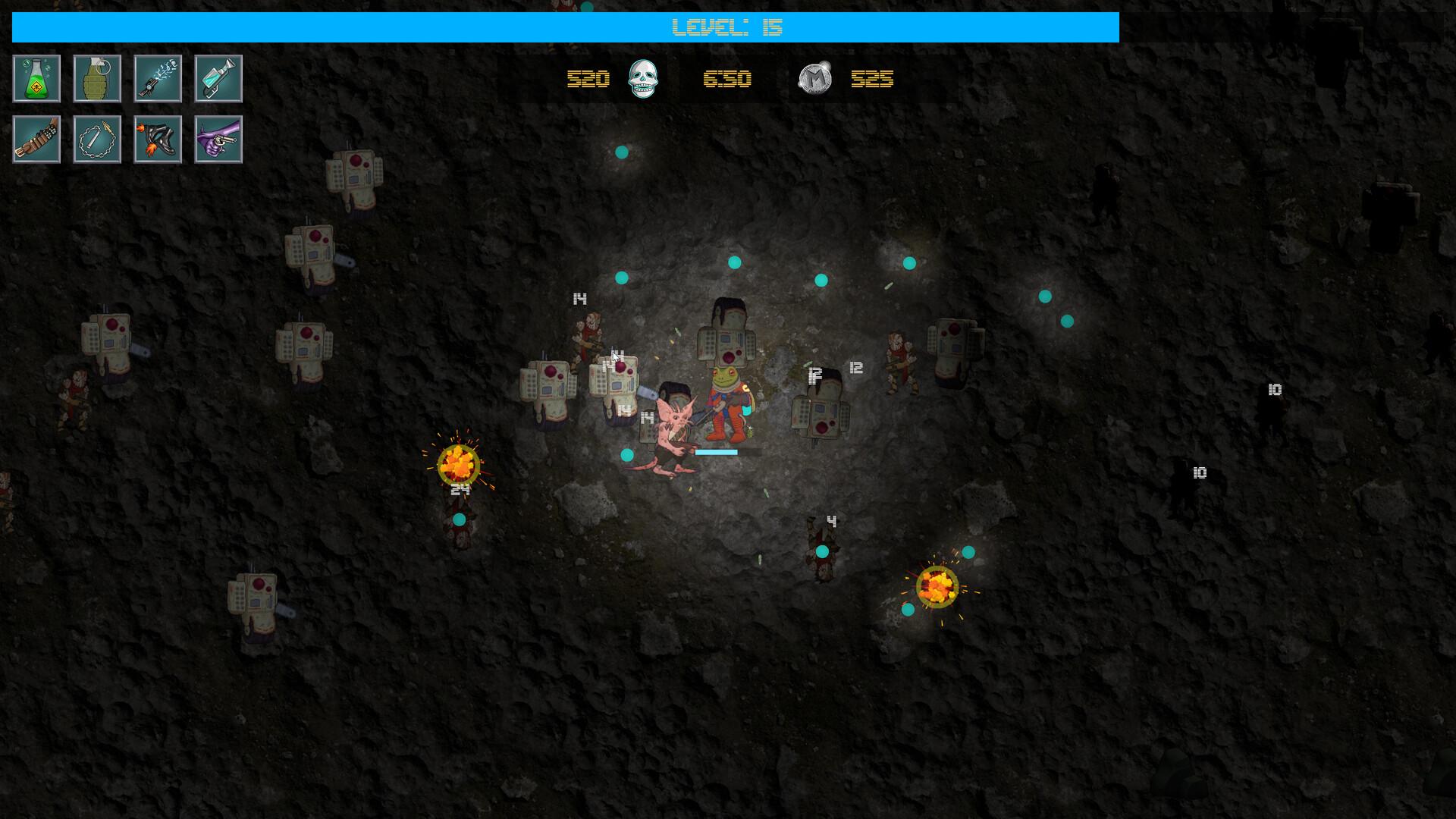Activate the grenade ability
This screenshot has width=1456, height=819.
[x=97, y=78]
